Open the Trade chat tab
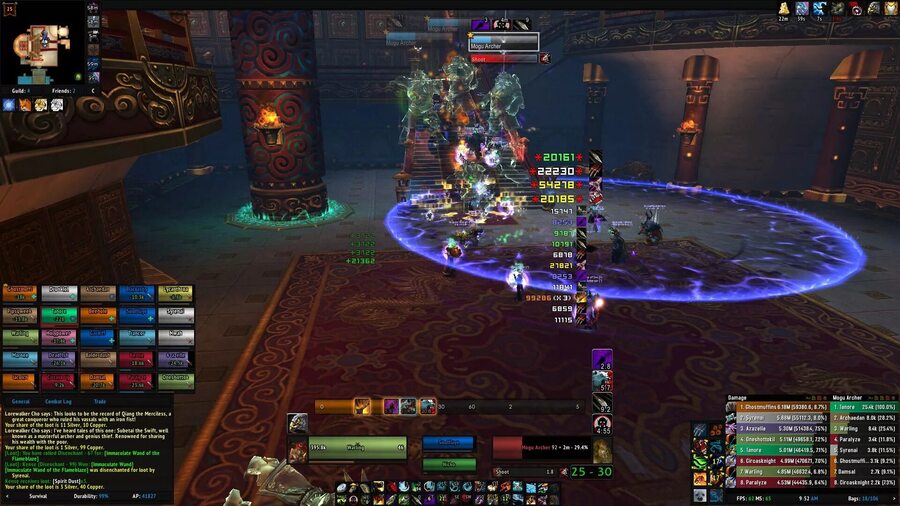The width and height of the screenshot is (900, 506). coord(100,401)
